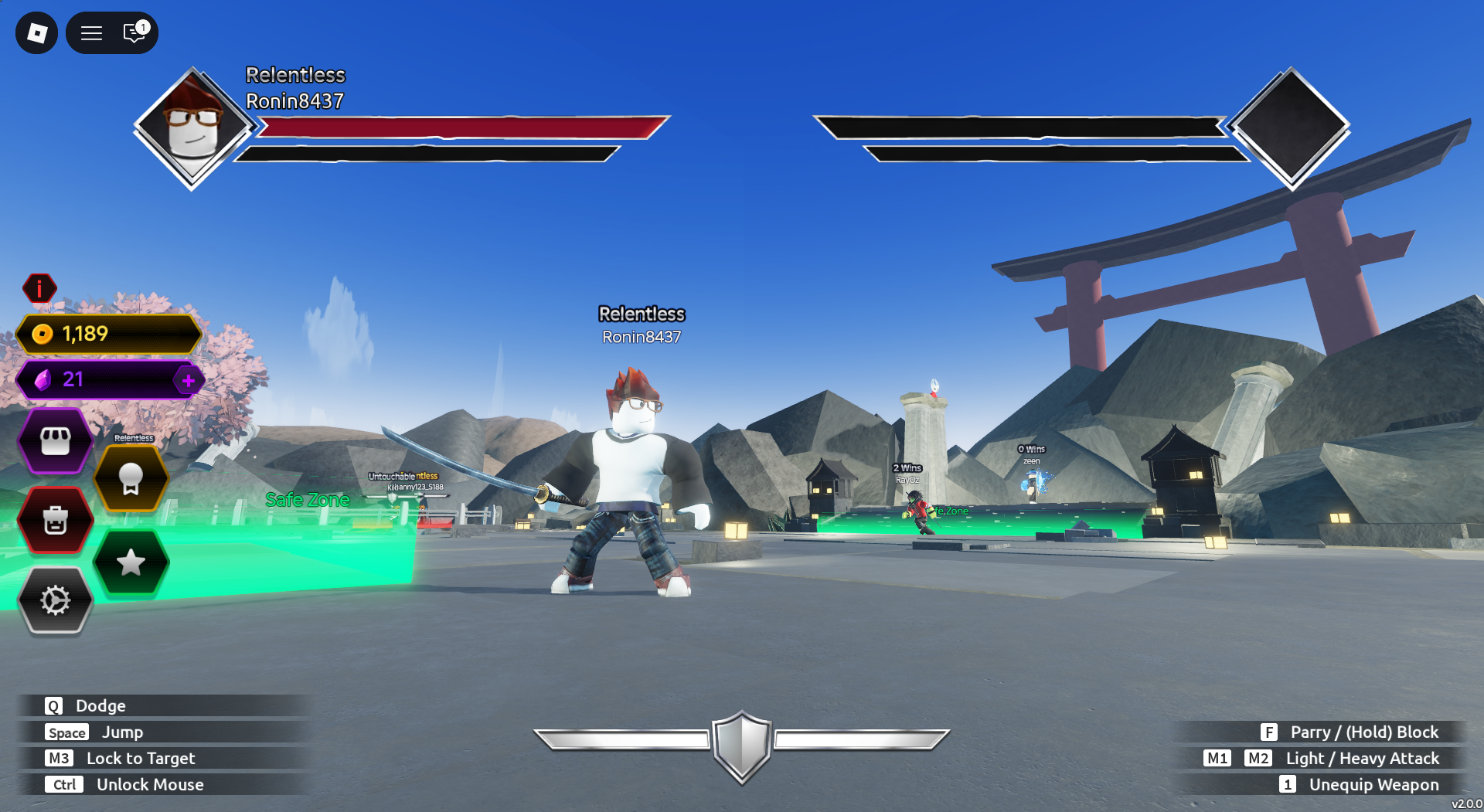Click the gold coin currency icon
This screenshot has height=812, width=1484.
[x=43, y=335]
